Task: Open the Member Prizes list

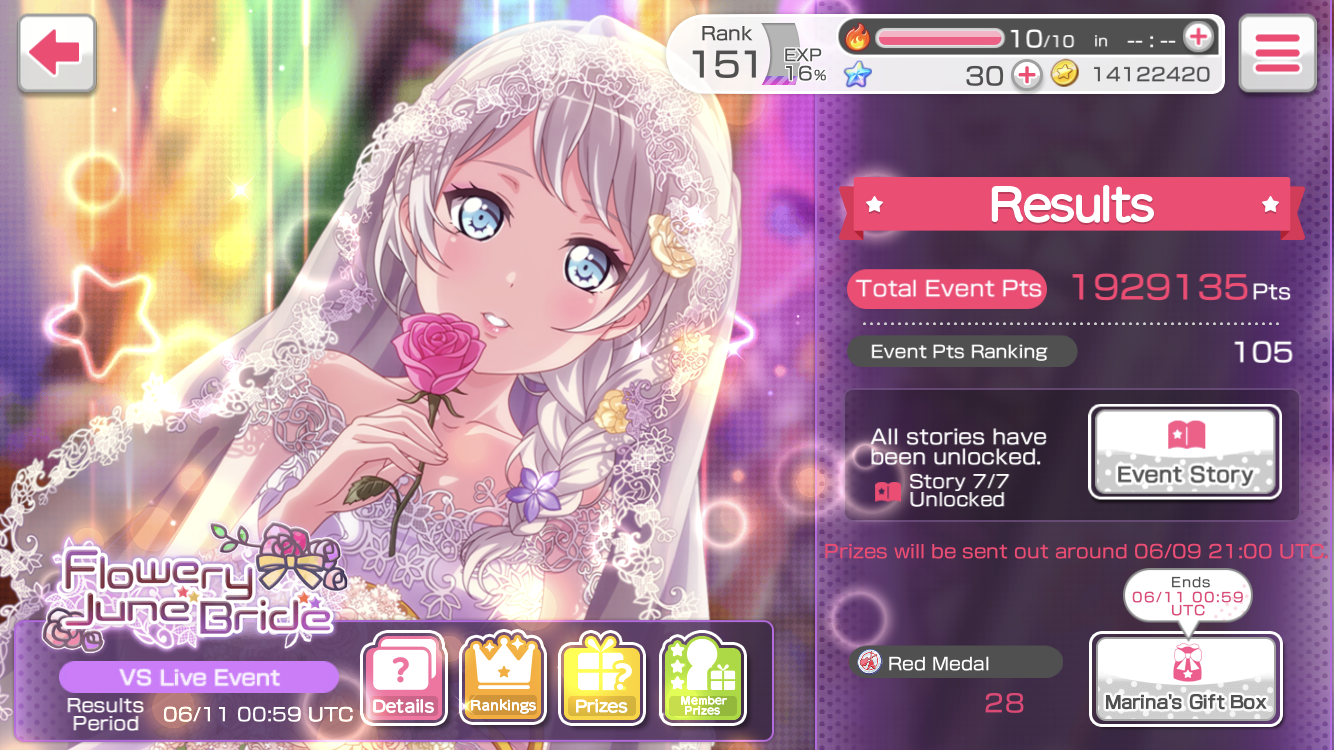Action: coord(703,680)
